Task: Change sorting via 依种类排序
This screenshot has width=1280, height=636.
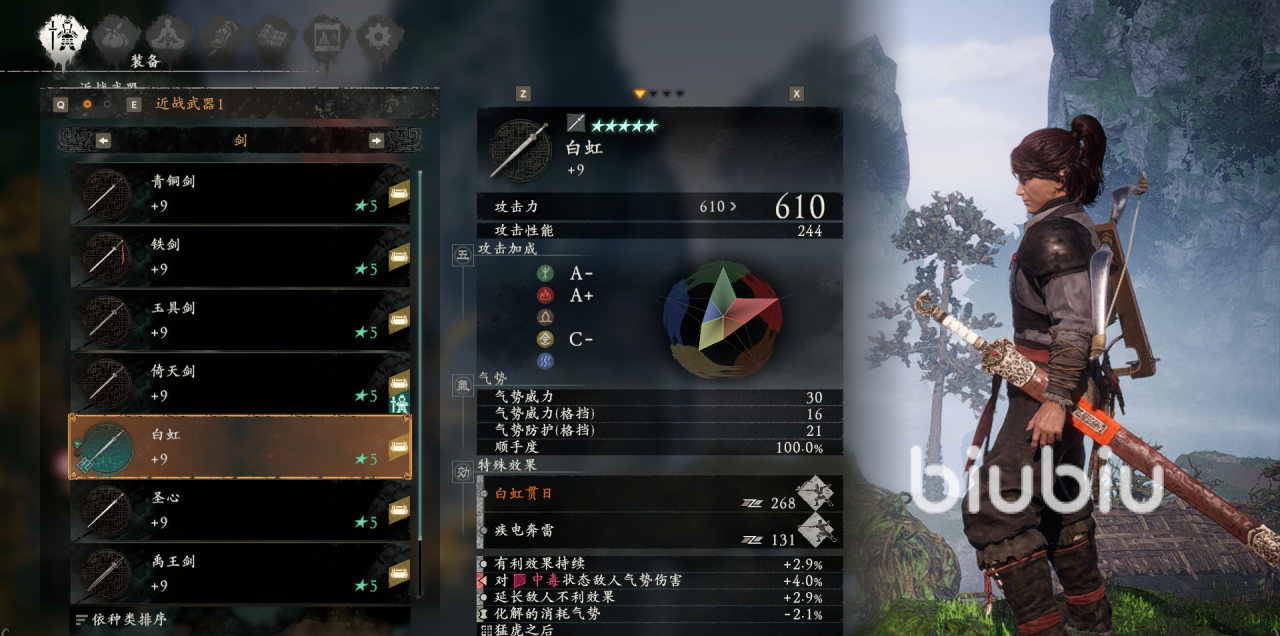Action: 122,620
